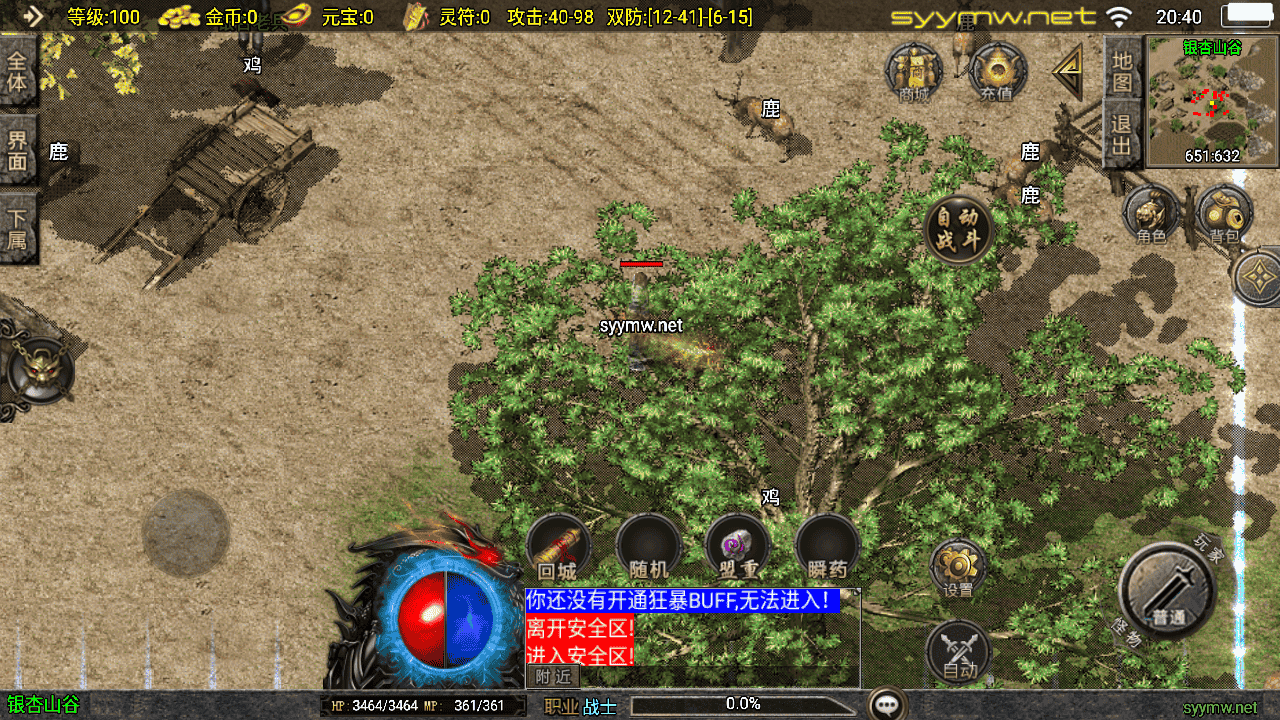Use the 随机 random teleport slot
The image size is (1280, 720).
(x=648, y=547)
